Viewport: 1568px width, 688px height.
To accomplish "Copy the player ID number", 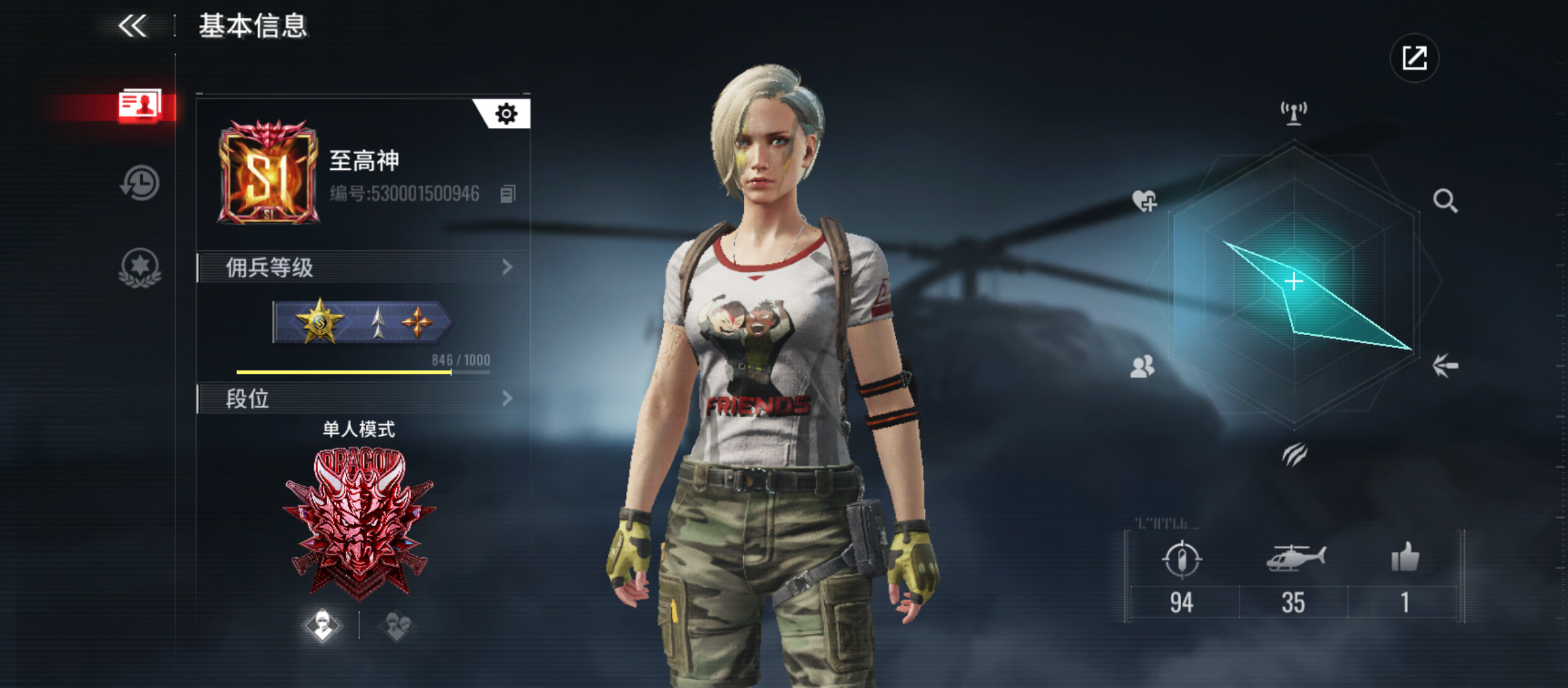I will pyautogui.click(x=507, y=194).
